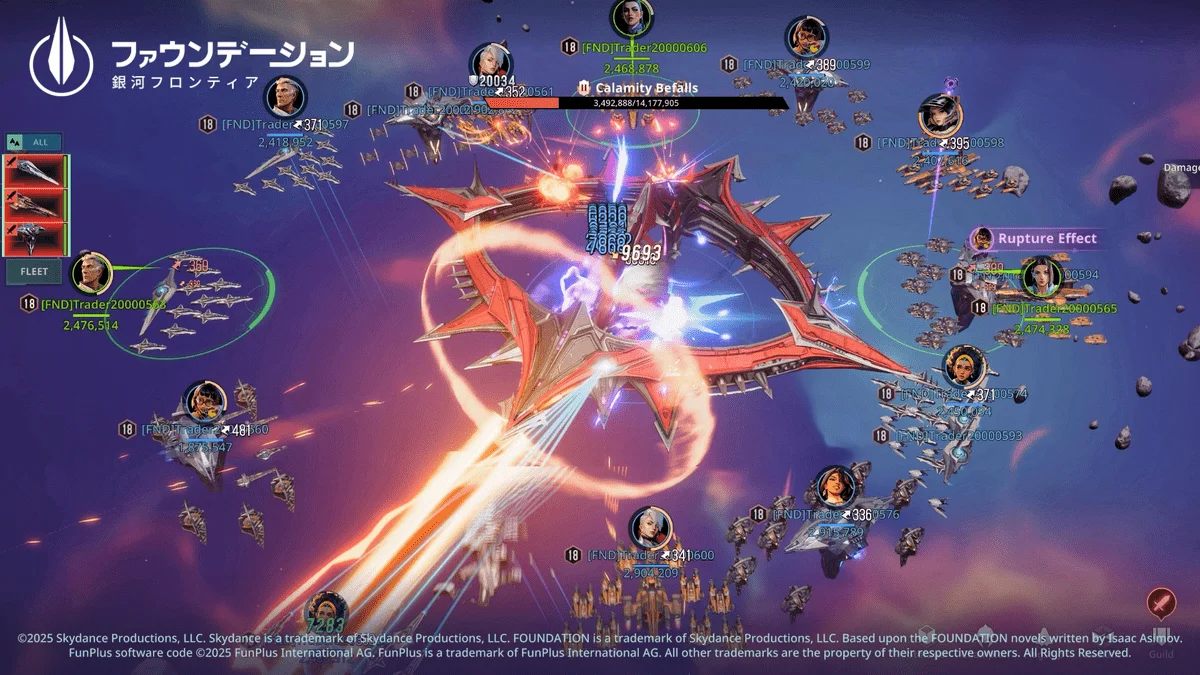Select the commander portrait above 2,418,952 power

coord(285,97)
